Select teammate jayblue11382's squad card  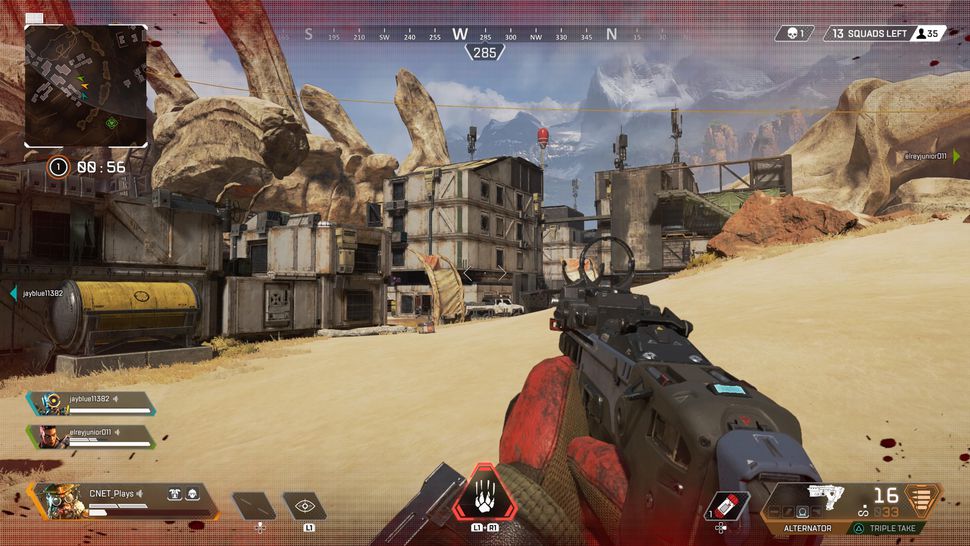pos(92,403)
